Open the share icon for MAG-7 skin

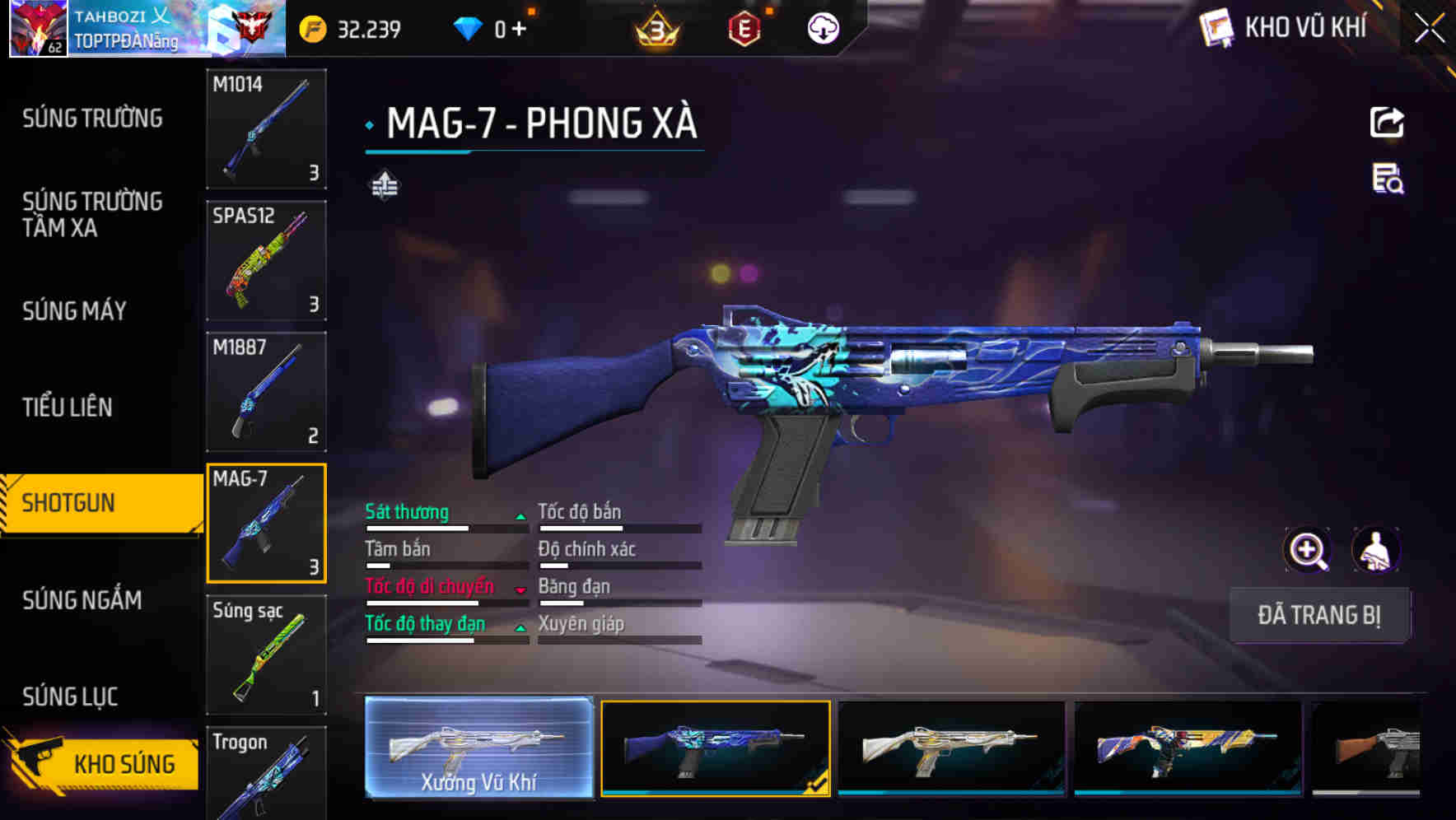[x=1388, y=122]
